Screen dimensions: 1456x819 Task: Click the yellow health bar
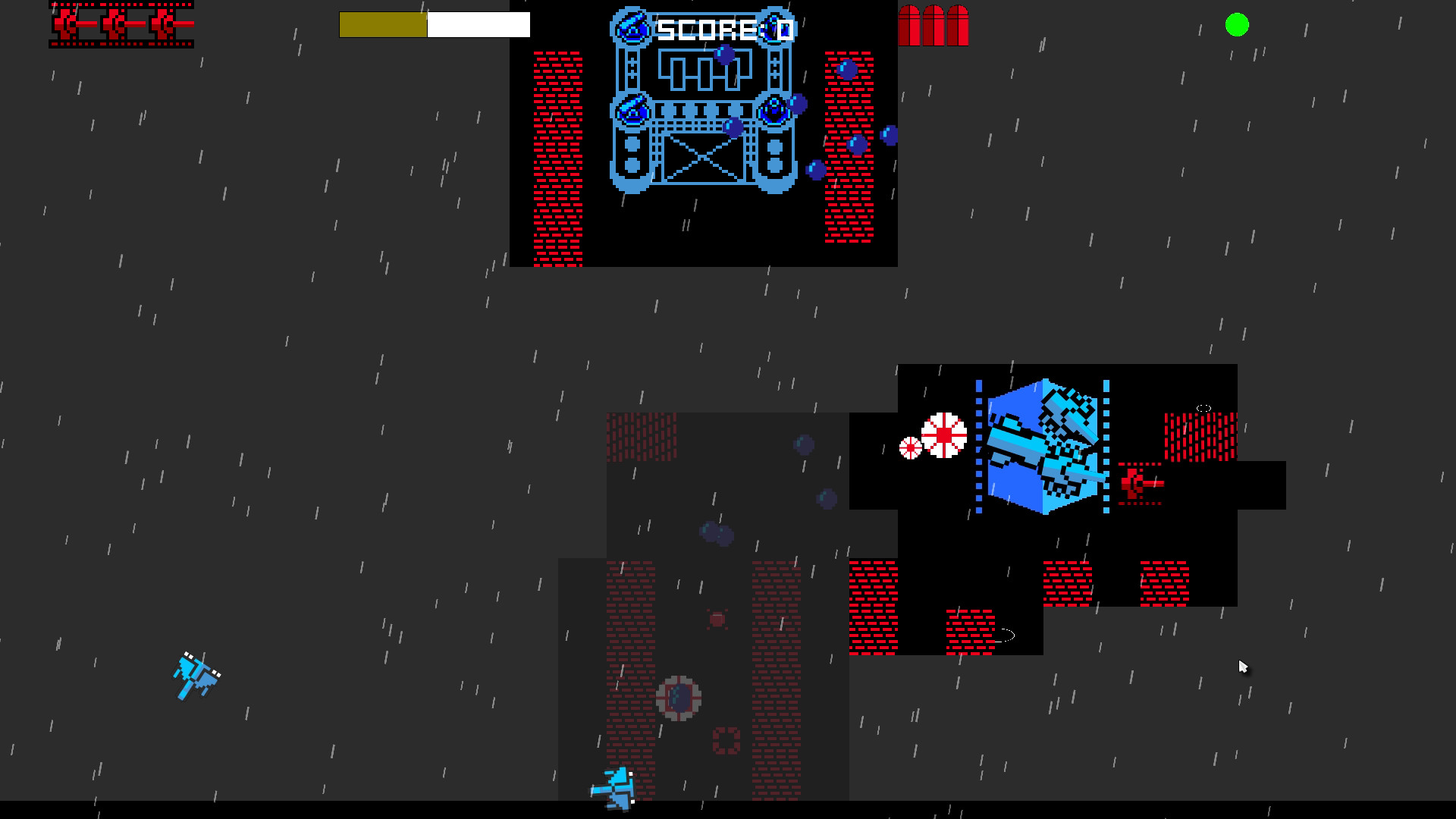(383, 24)
